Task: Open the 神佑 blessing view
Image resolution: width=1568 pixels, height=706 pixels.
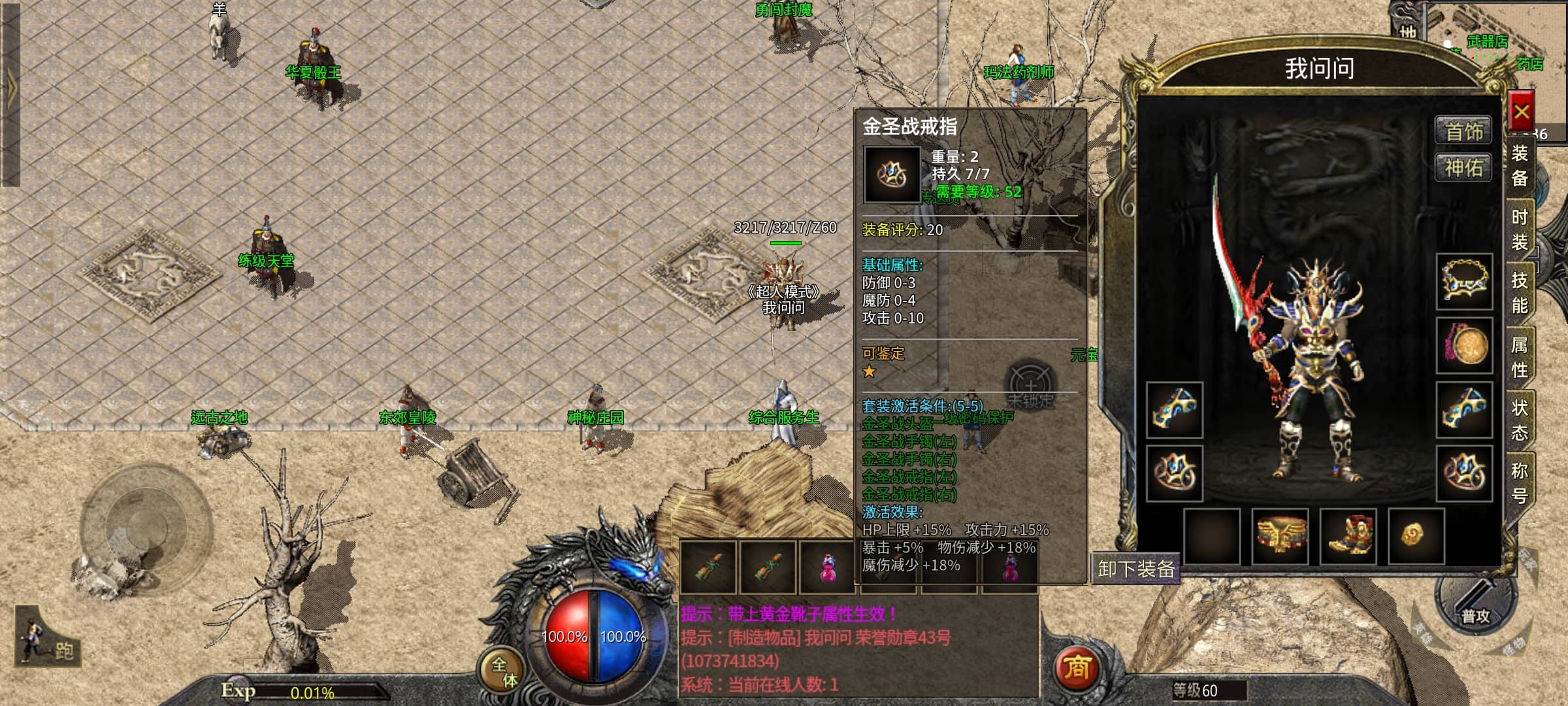Action: coord(1463,168)
